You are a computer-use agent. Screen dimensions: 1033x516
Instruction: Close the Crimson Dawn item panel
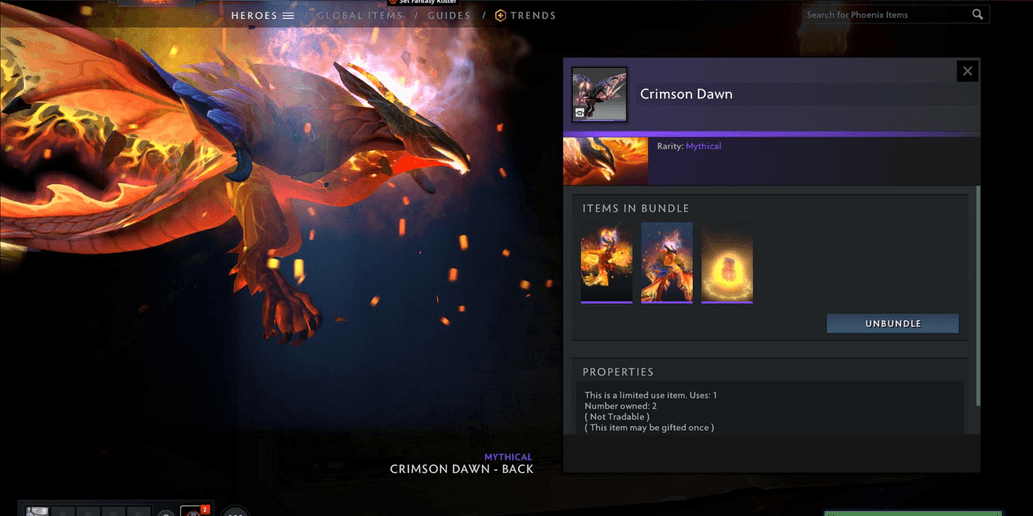coord(967,71)
